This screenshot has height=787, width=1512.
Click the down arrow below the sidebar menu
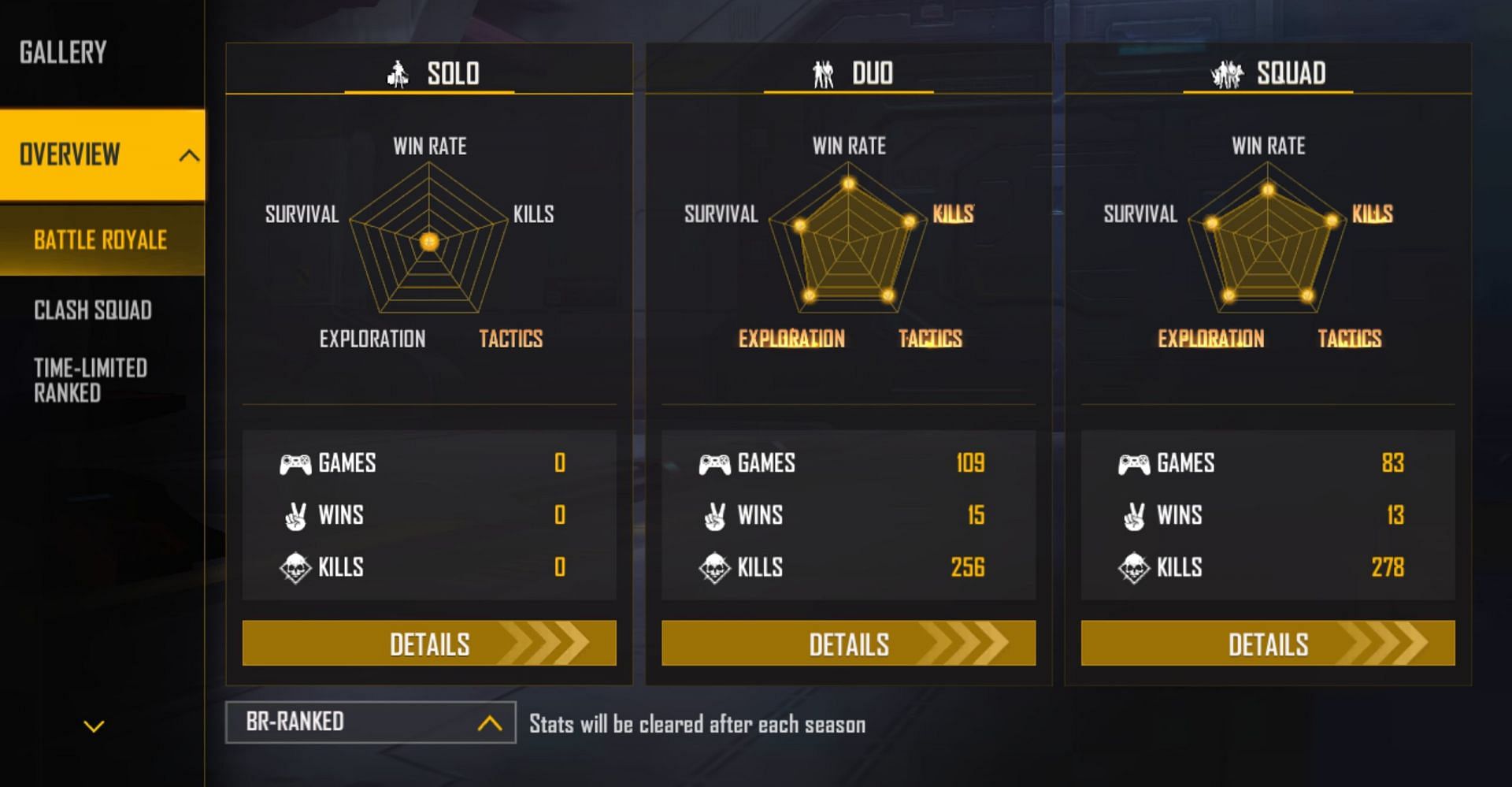tap(94, 726)
